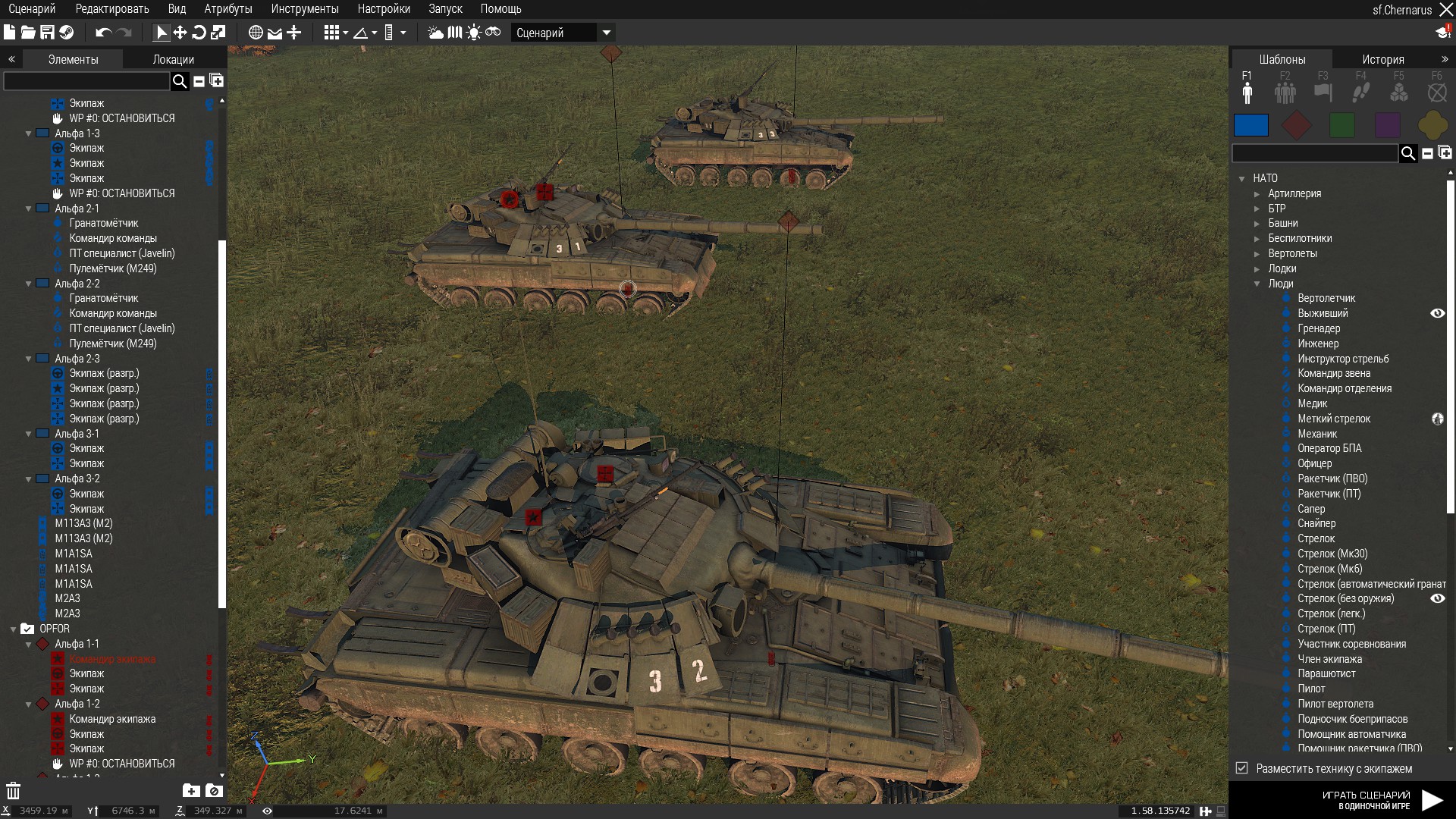Switch to the История tab
This screenshot has height=819, width=1456.
[x=1382, y=59]
